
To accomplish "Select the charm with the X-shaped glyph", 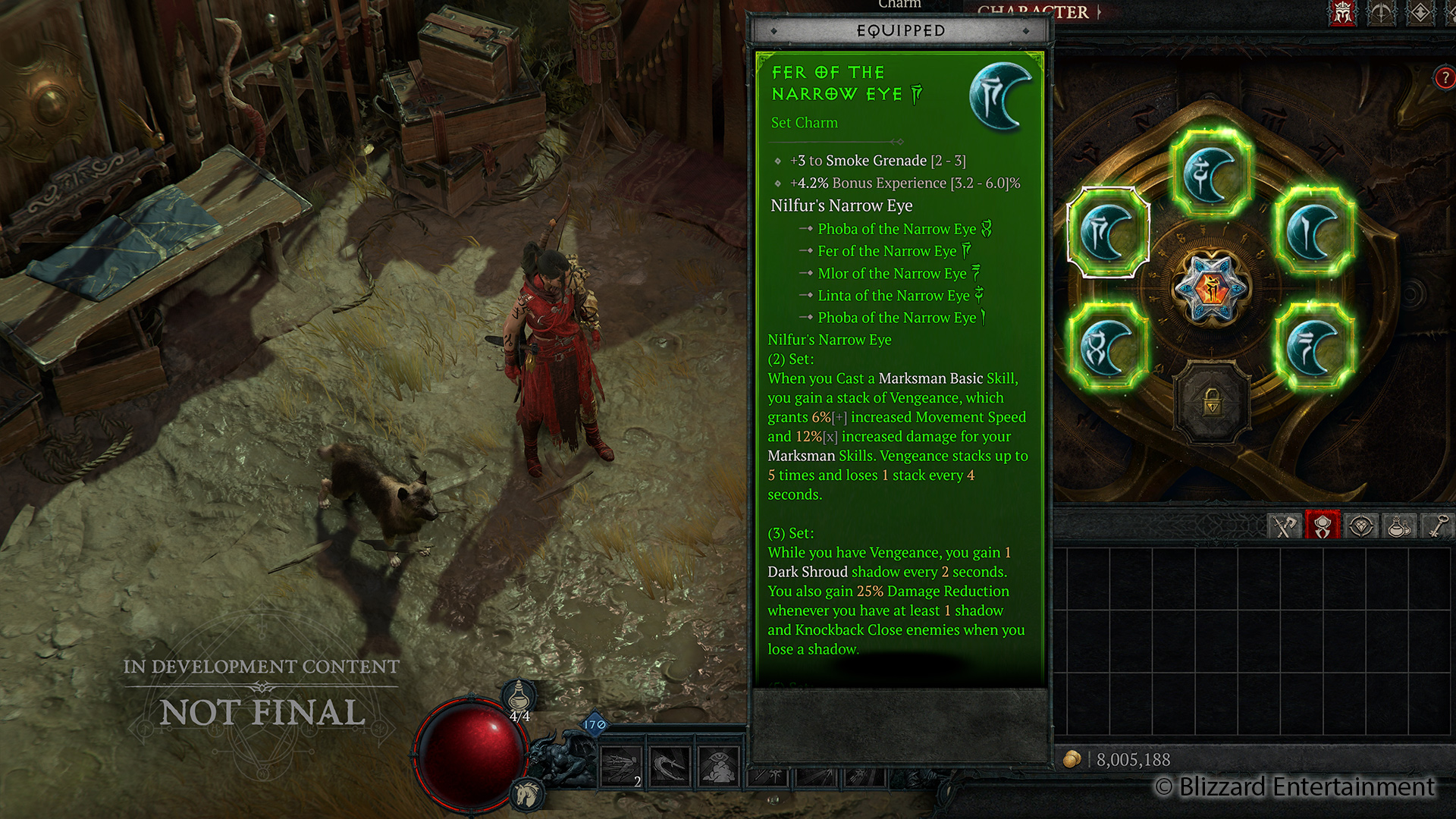I will point(1107,346).
